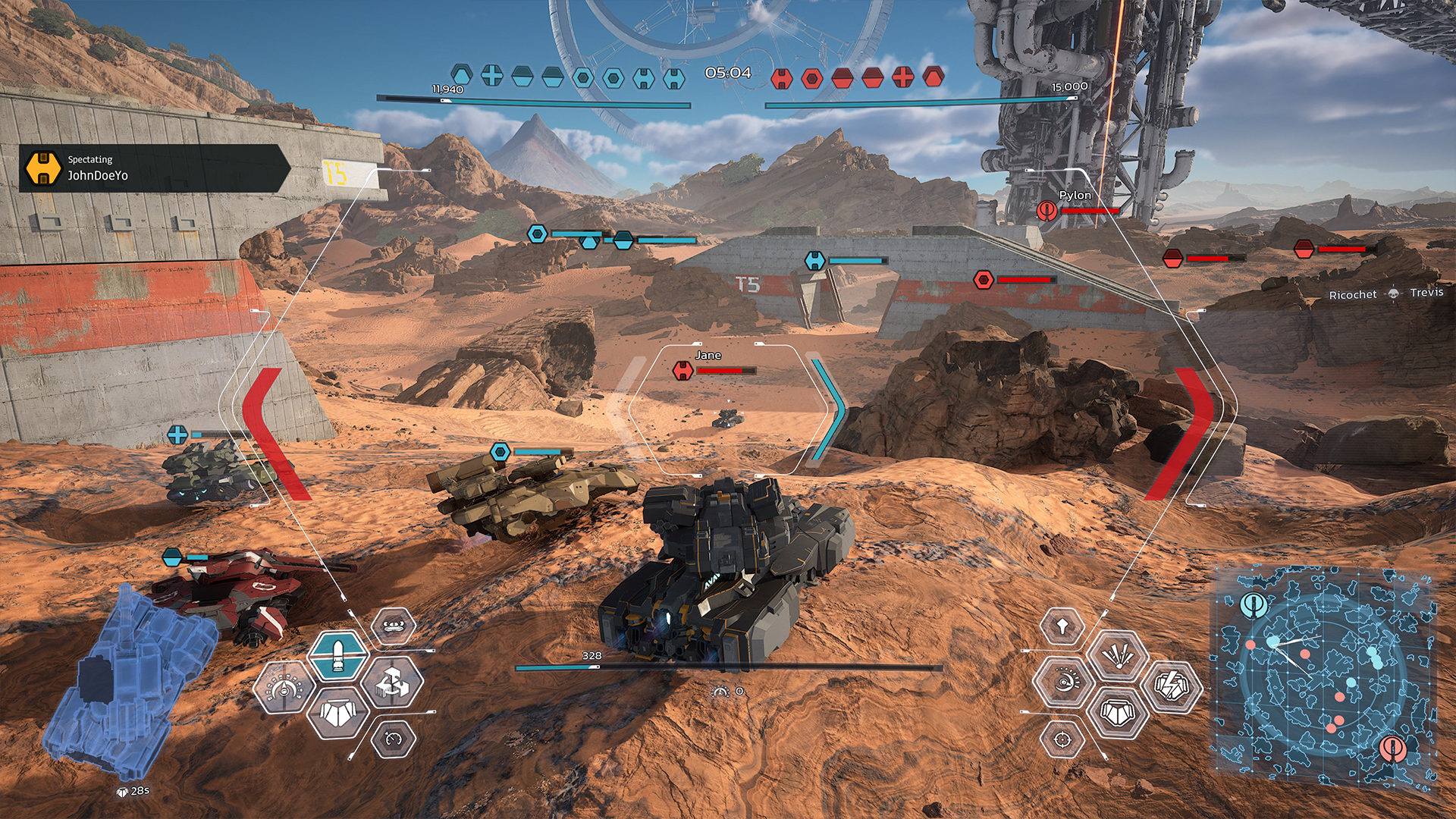
Task: Select the crosshair targeting icon
Action: (x=1062, y=739)
